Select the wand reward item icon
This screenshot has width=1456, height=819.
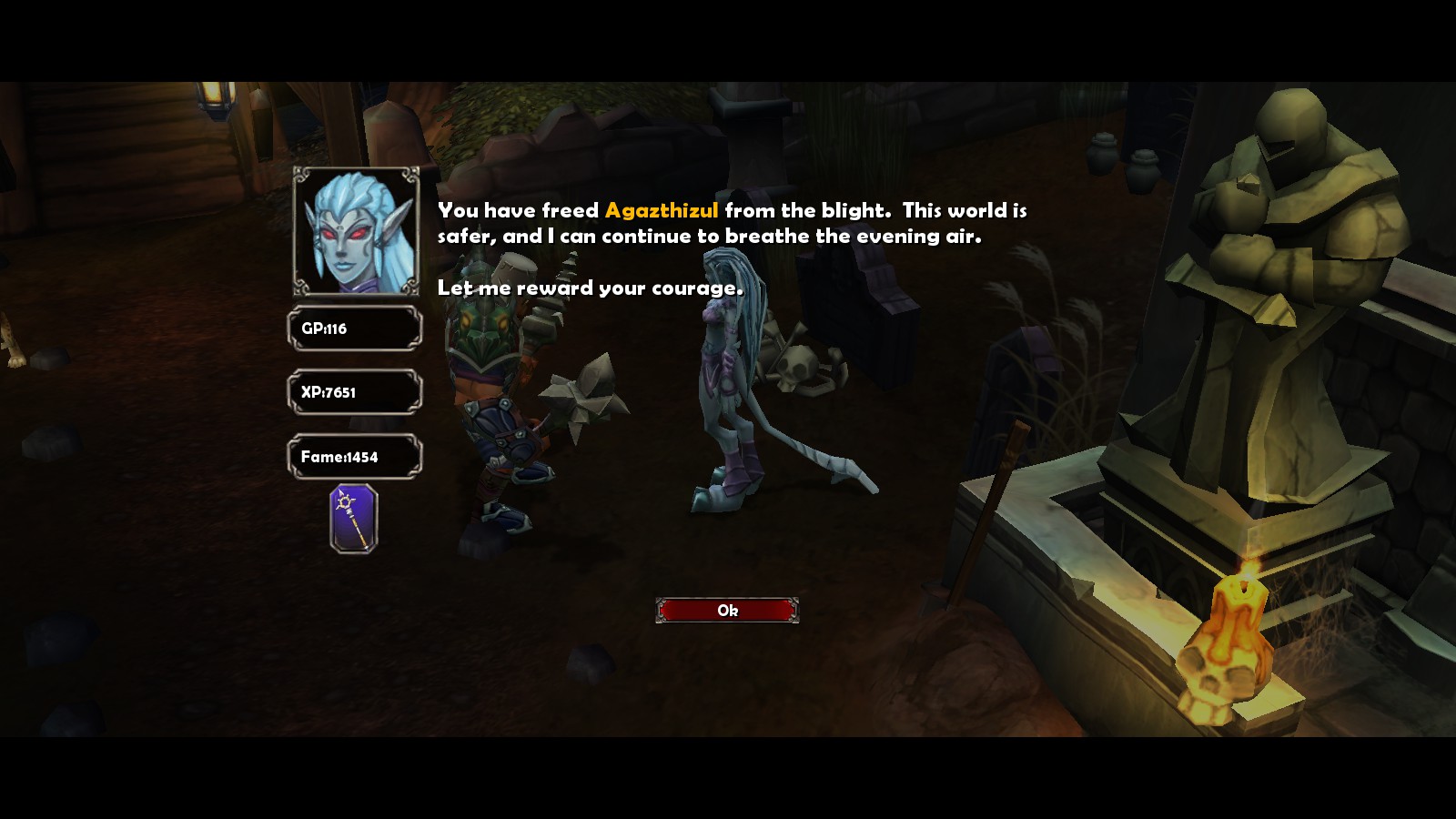coord(355,518)
